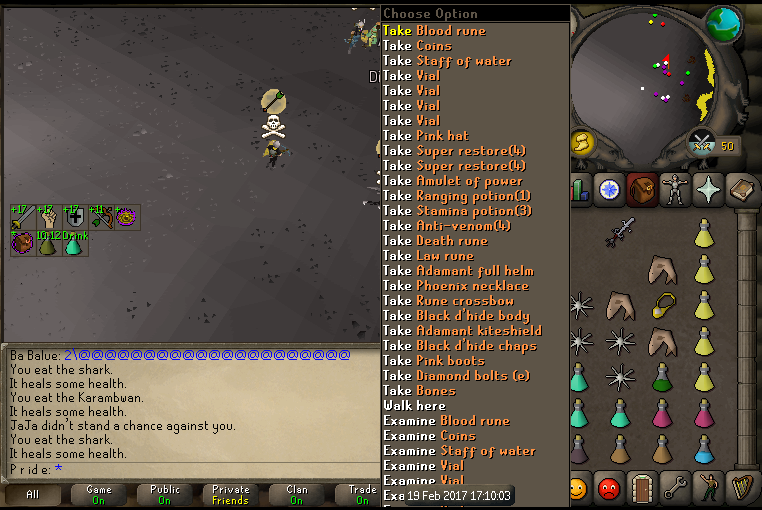Switch chat filter to Game

click(x=99, y=495)
